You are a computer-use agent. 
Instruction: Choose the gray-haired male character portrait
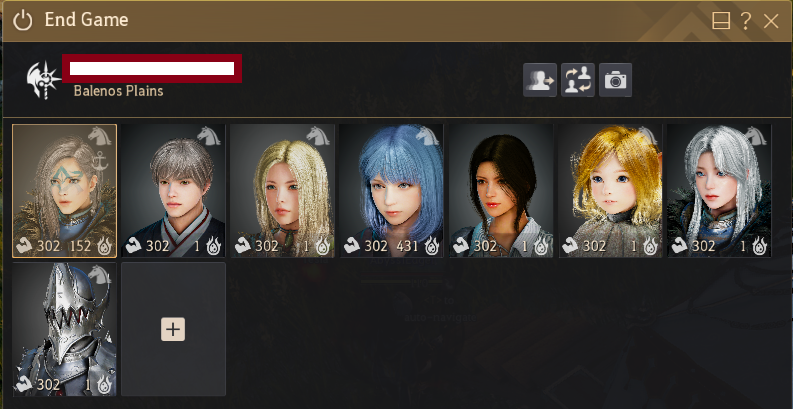(174, 191)
